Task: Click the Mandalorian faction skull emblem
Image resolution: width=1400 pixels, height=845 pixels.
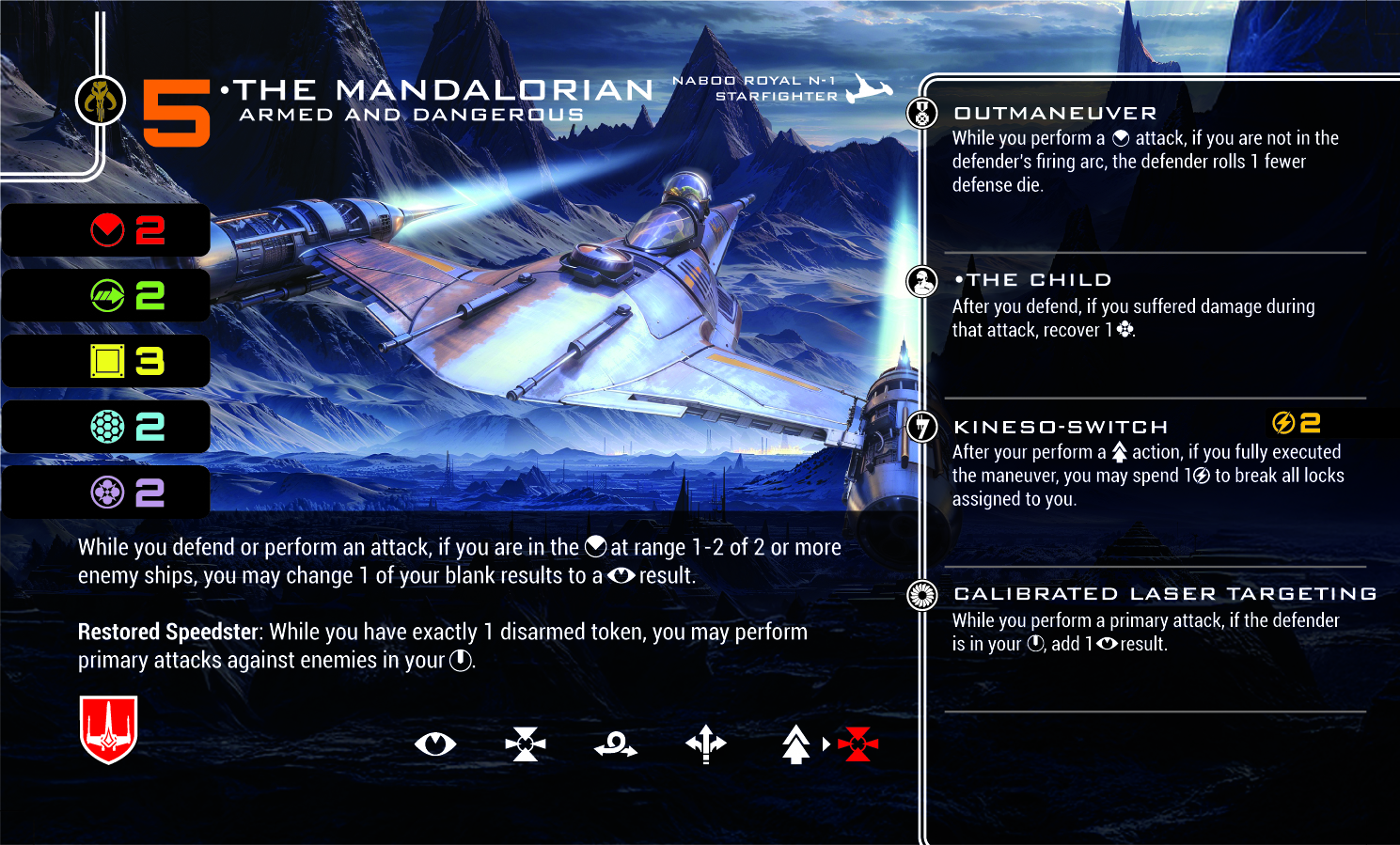Action: (101, 100)
